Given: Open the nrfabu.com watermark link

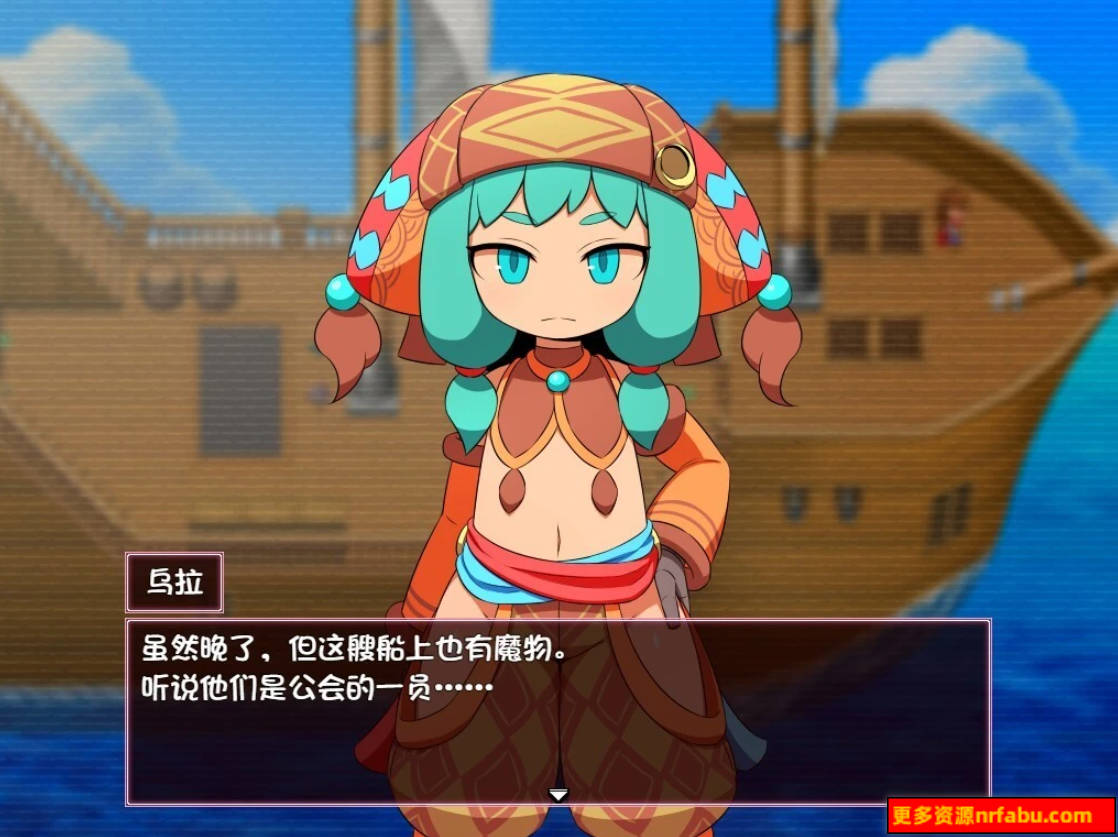Looking at the screenshot, I should point(1000,816).
